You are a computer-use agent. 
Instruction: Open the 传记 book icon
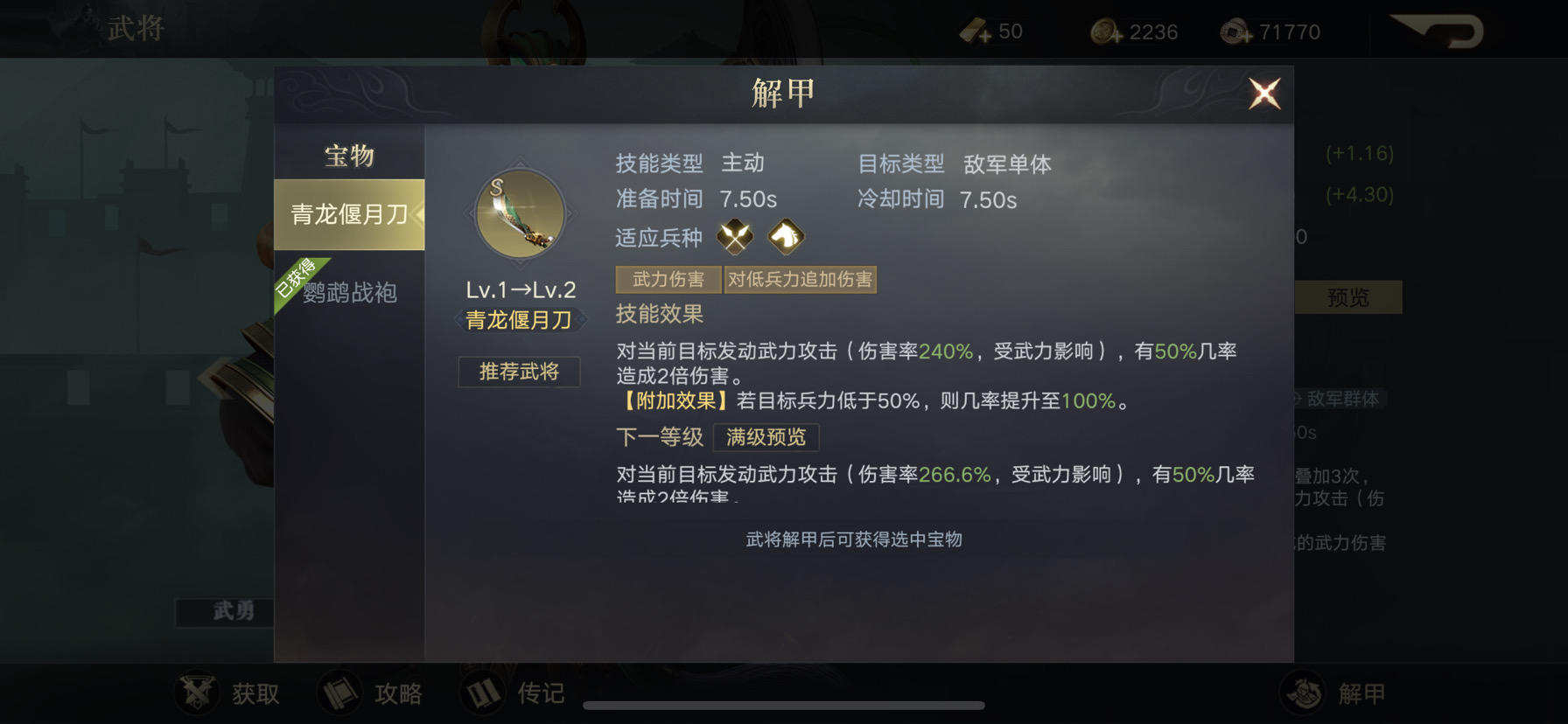[483, 692]
